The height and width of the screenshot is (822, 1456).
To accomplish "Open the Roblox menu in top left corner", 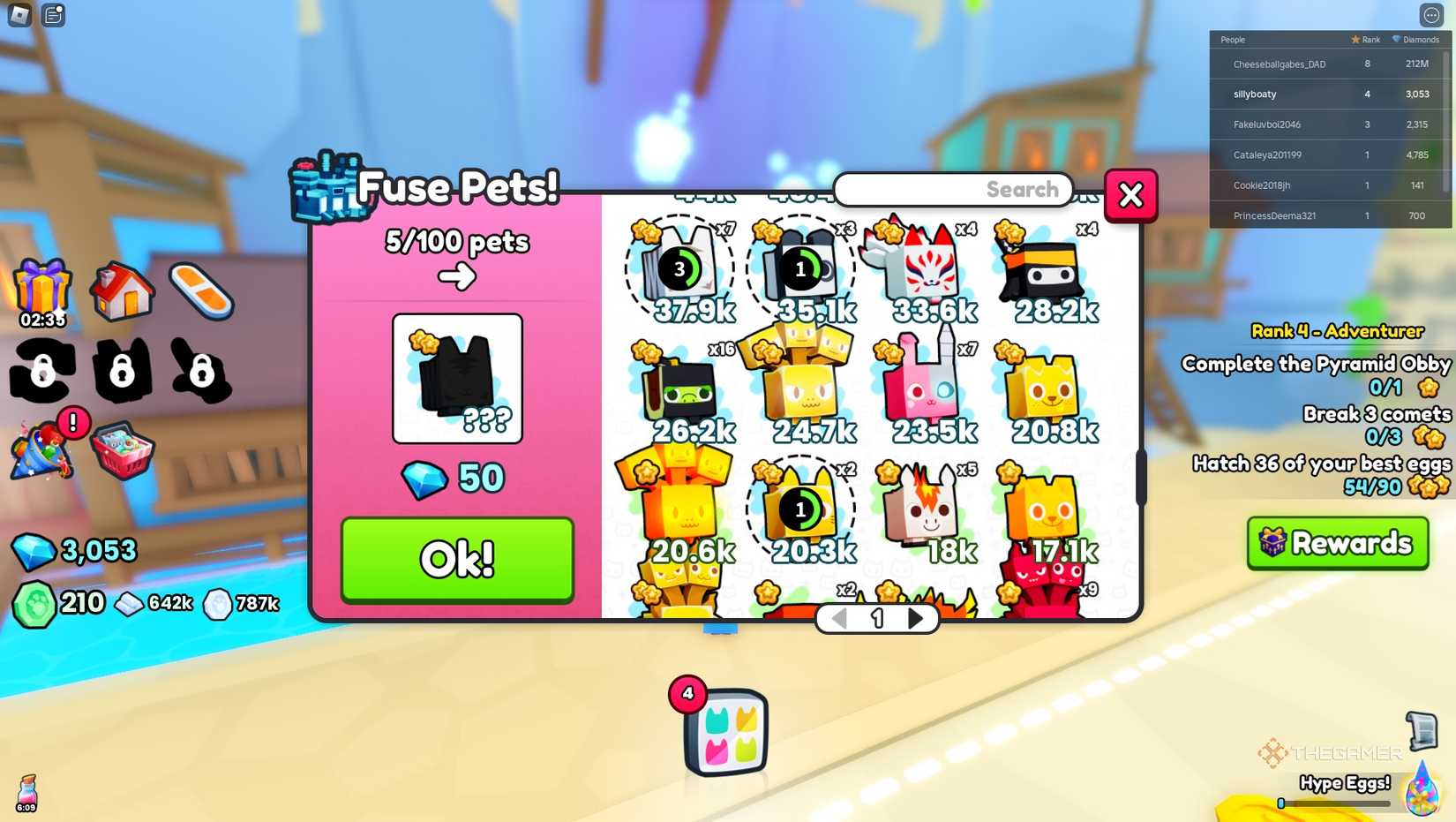I will pos(18,14).
